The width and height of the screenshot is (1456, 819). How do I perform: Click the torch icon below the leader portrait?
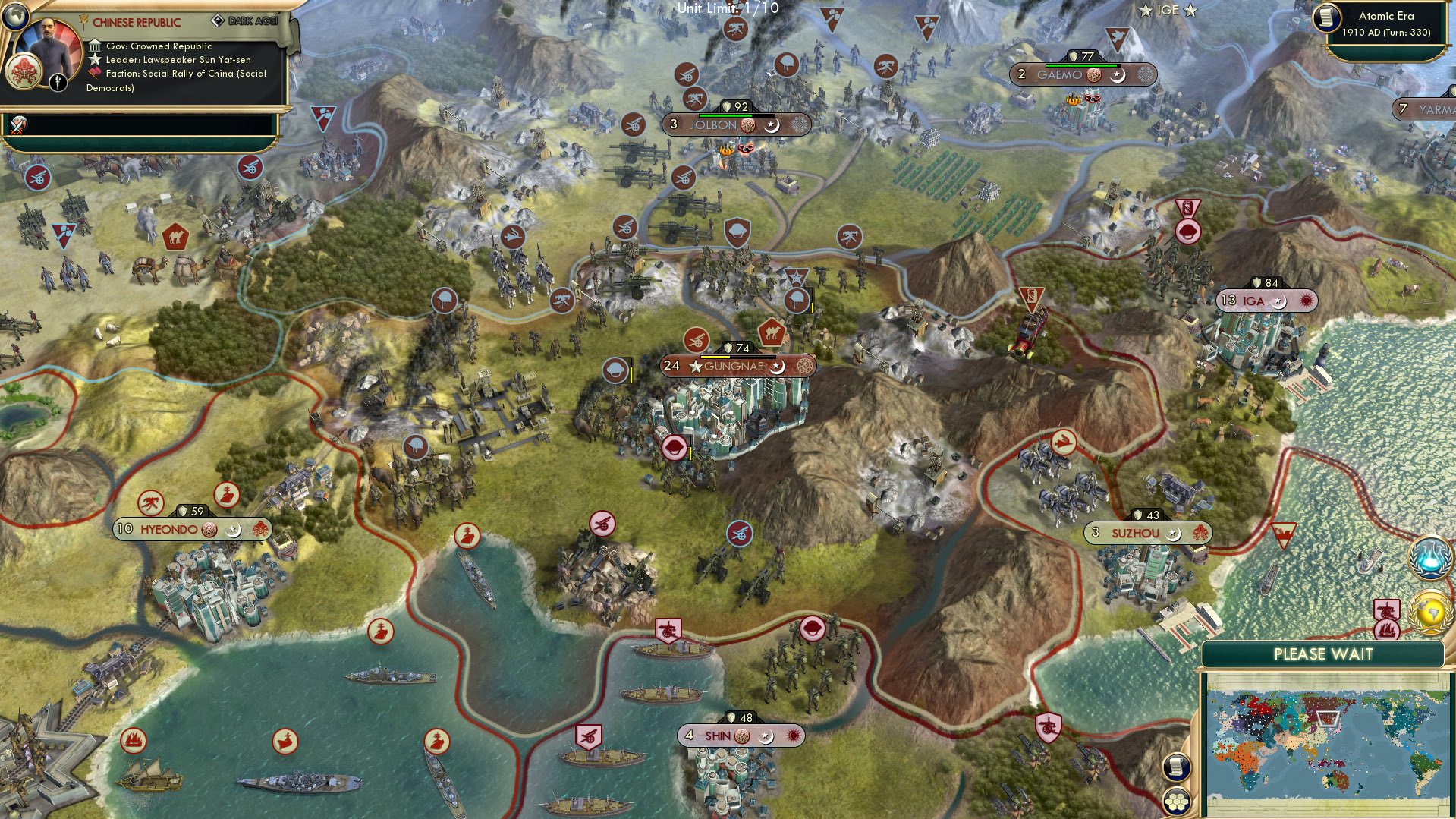(x=57, y=80)
